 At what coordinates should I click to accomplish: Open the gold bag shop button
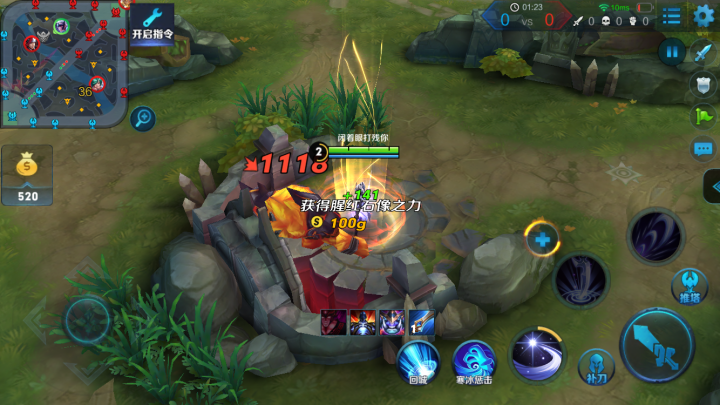coord(27,175)
